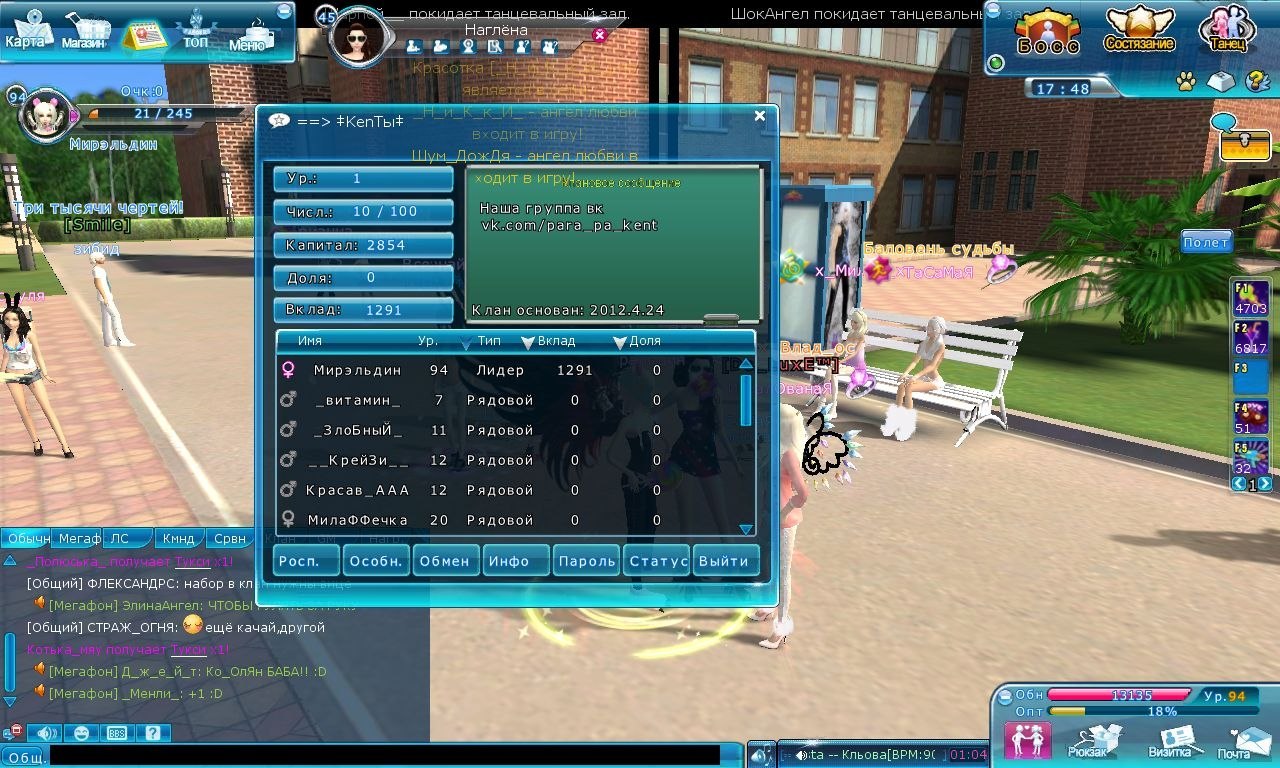
Task: Click the Обмен button
Action: [445, 561]
